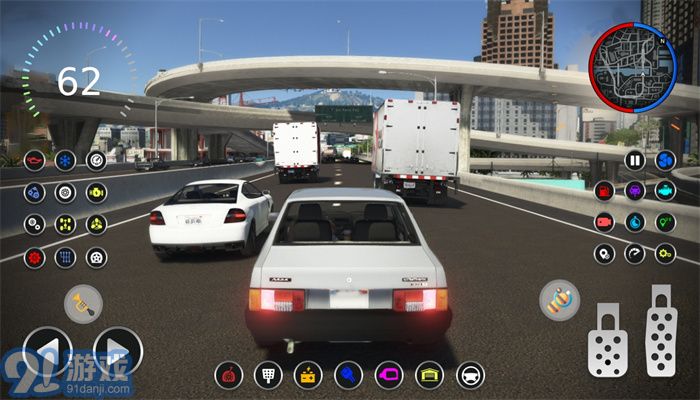Steer left with the left arrow
This screenshot has height=400, width=700.
(x=47, y=353)
